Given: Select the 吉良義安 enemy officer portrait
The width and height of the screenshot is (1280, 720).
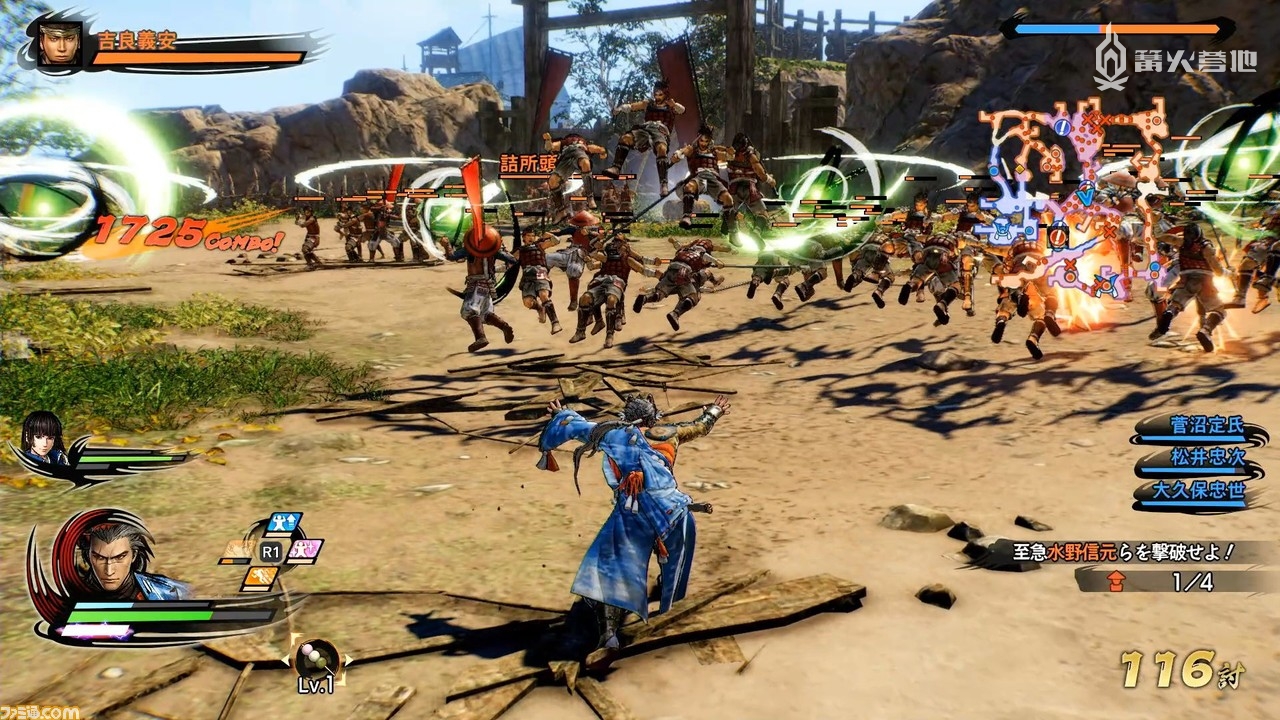Looking at the screenshot, I should pyautogui.click(x=60, y=43).
